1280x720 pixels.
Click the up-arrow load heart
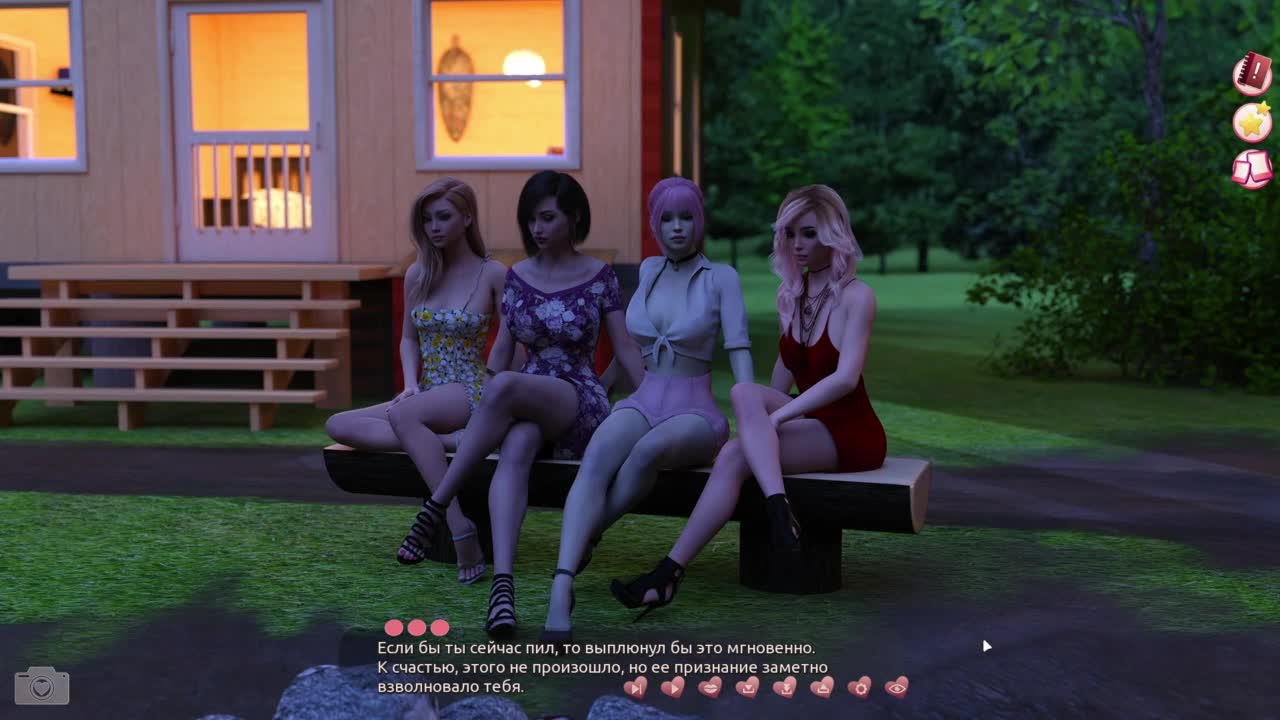822,687
